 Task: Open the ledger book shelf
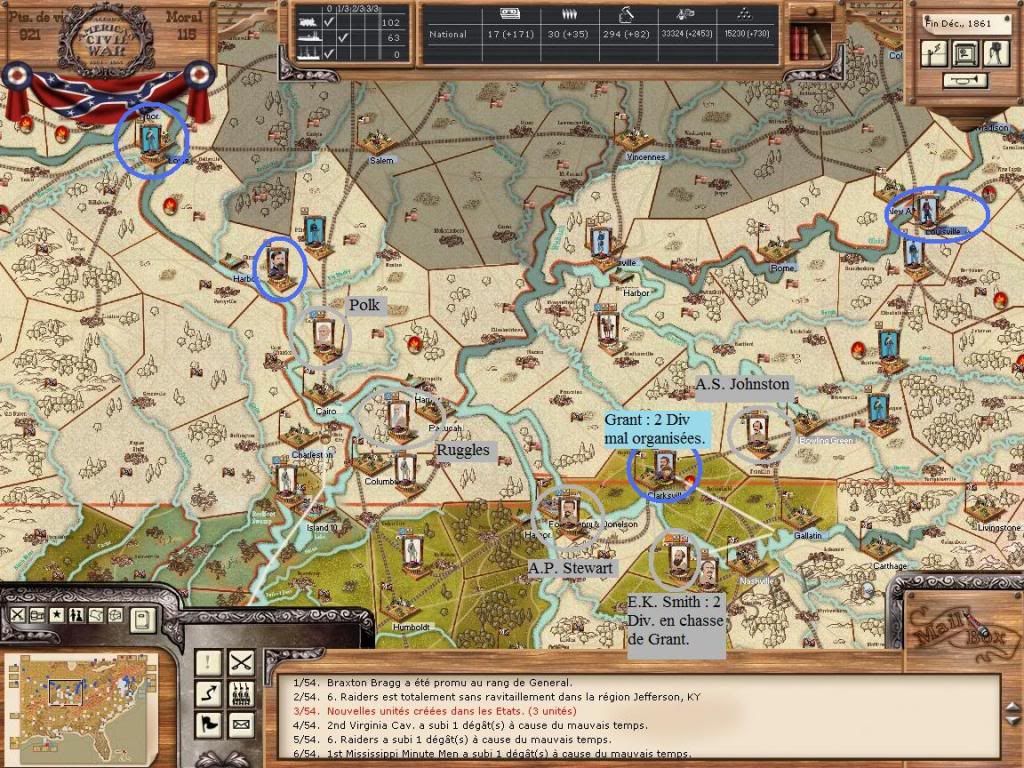[803, 41]
